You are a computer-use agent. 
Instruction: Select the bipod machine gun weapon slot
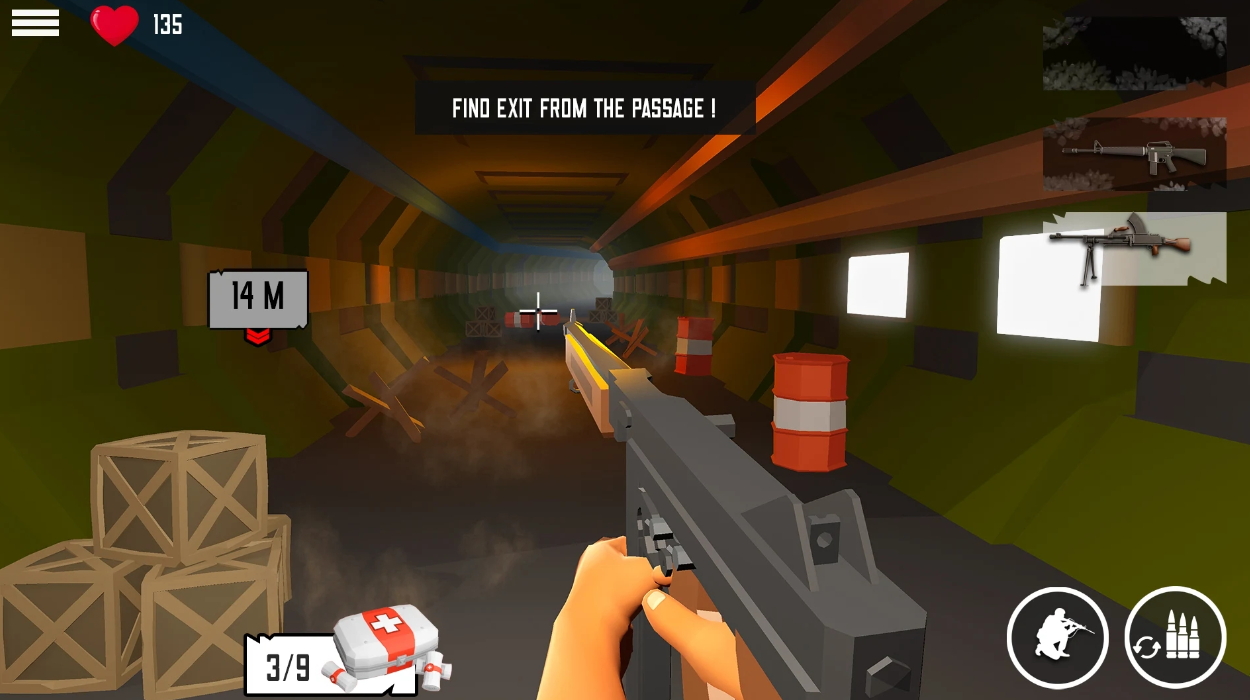point(1134,247)
